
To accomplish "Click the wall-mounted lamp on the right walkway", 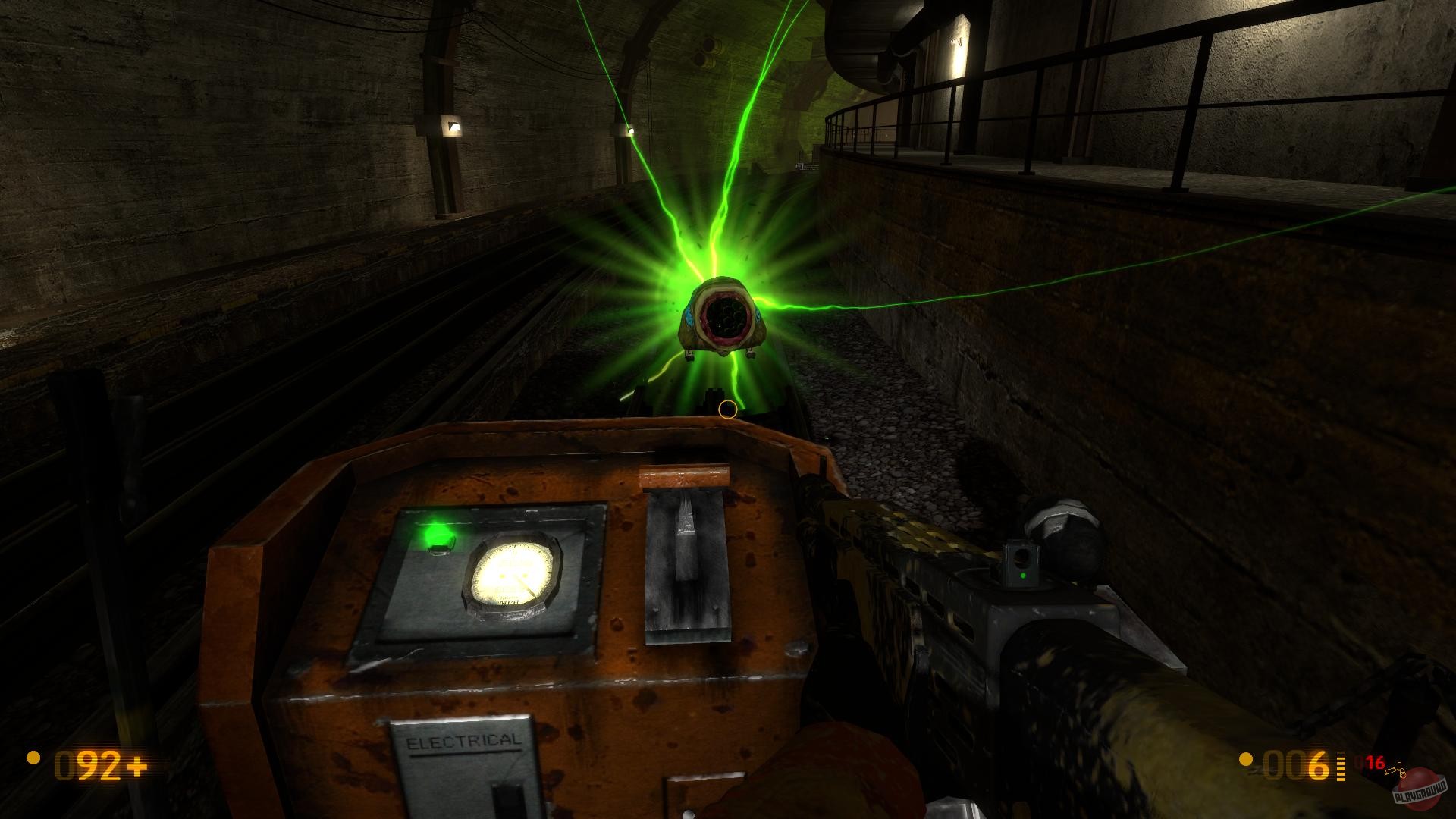I will 958,42.
